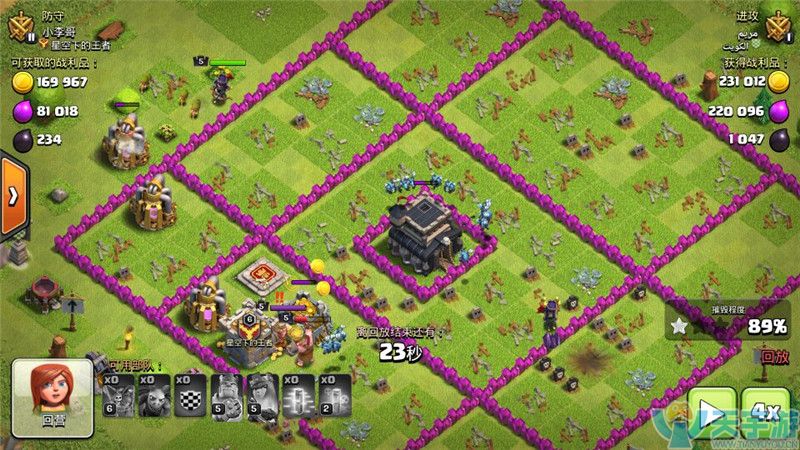Select the Archer Queen hero slot
The height and width of the screenshot is (450, 800).
[x=263, y=393]
